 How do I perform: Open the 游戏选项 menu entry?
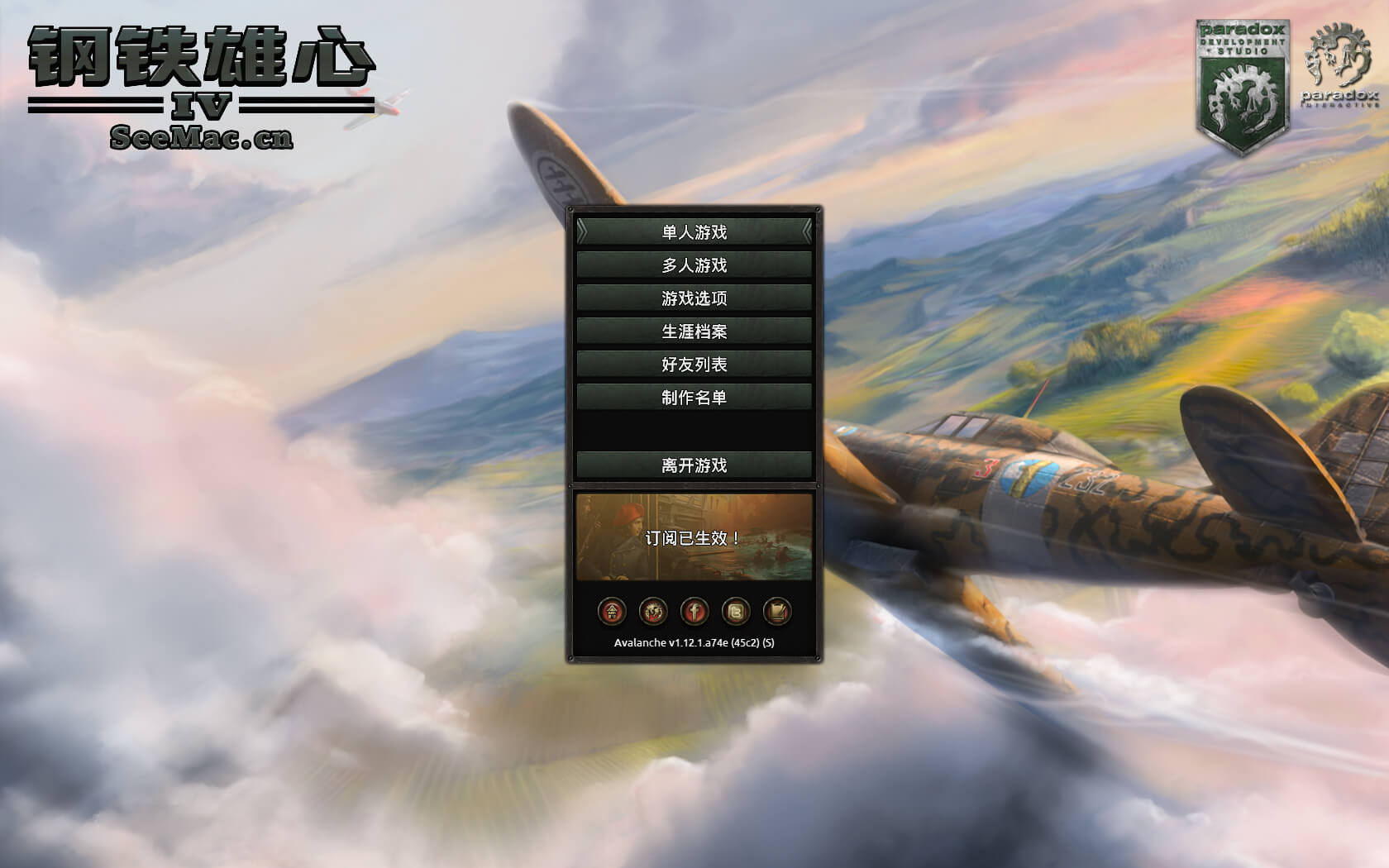[694, 298]
